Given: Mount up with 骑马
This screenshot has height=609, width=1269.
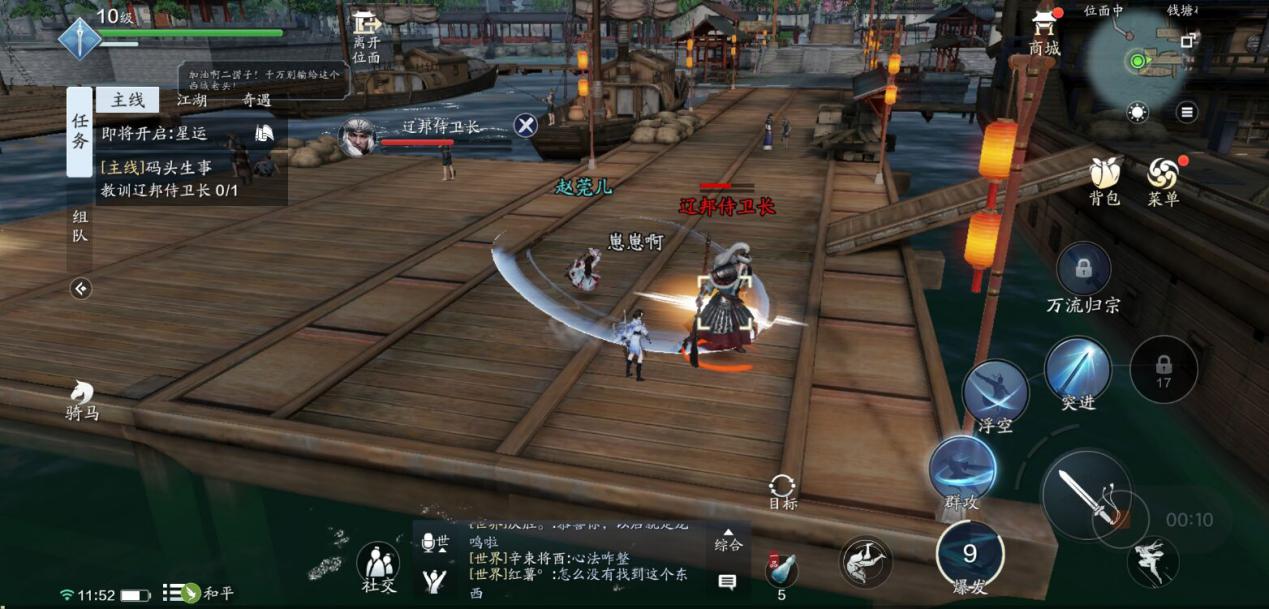Looking at the screenshot, I should click(x=82, y=398).
